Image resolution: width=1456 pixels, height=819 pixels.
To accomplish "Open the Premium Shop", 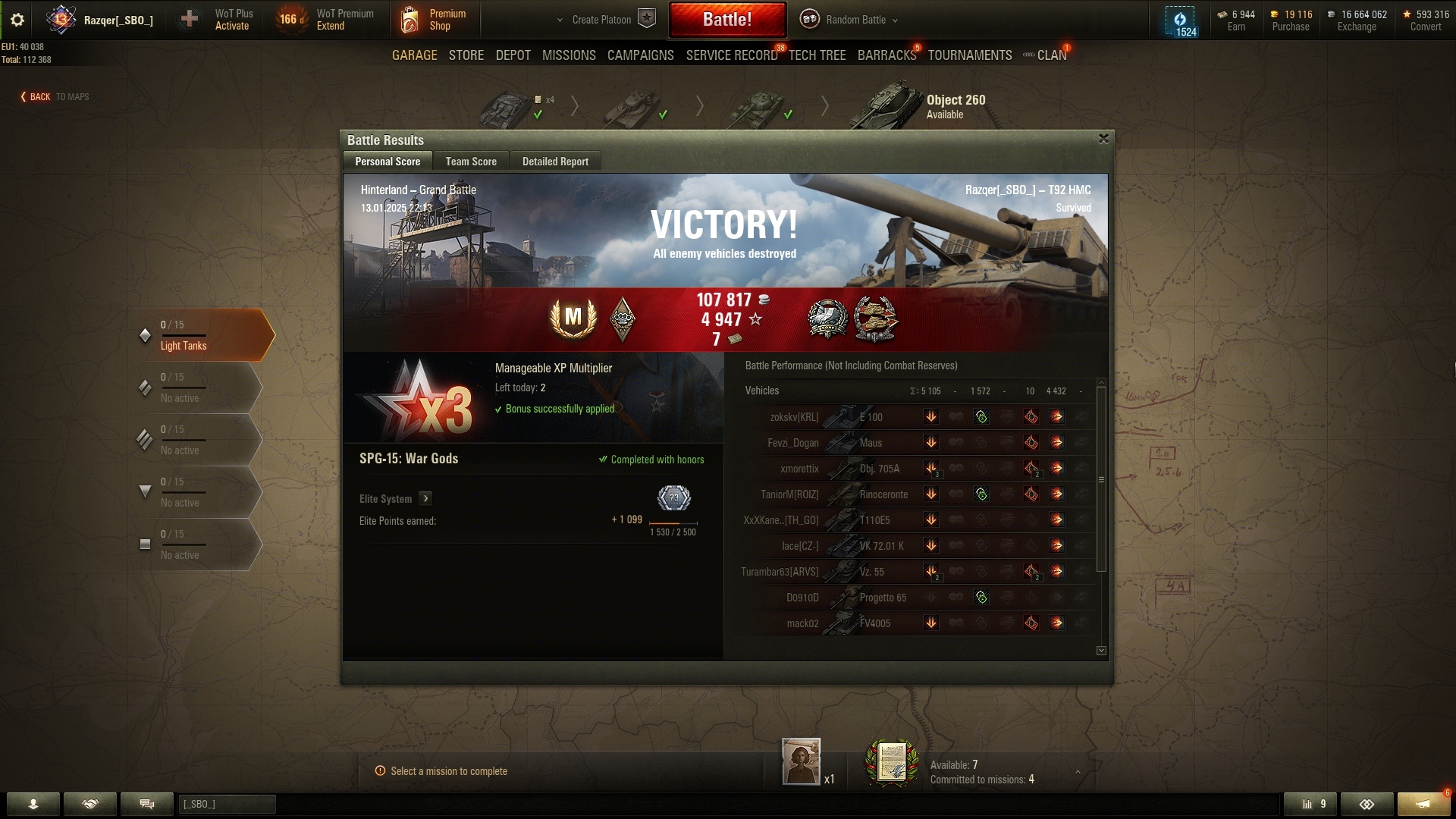I will click(x=434, y=20).
